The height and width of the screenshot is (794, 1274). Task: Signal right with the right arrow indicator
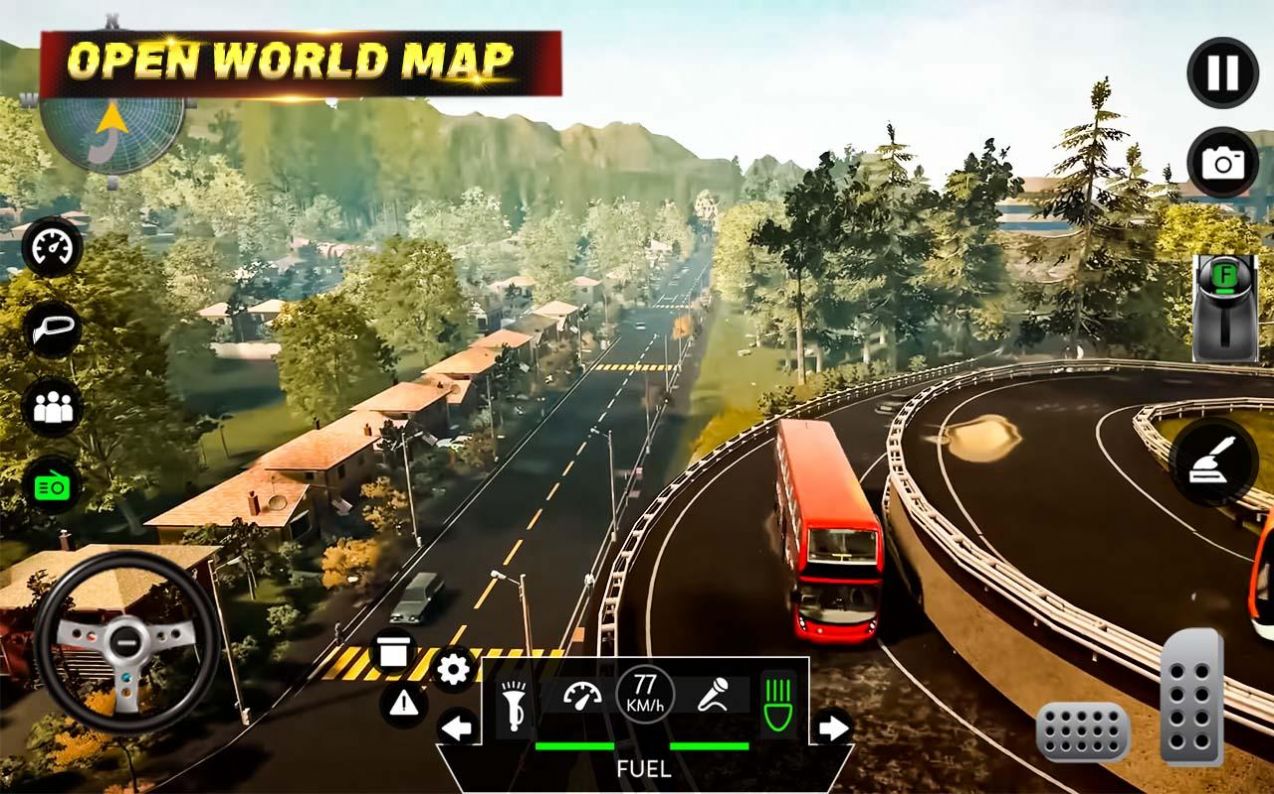[x=832, y=727]
